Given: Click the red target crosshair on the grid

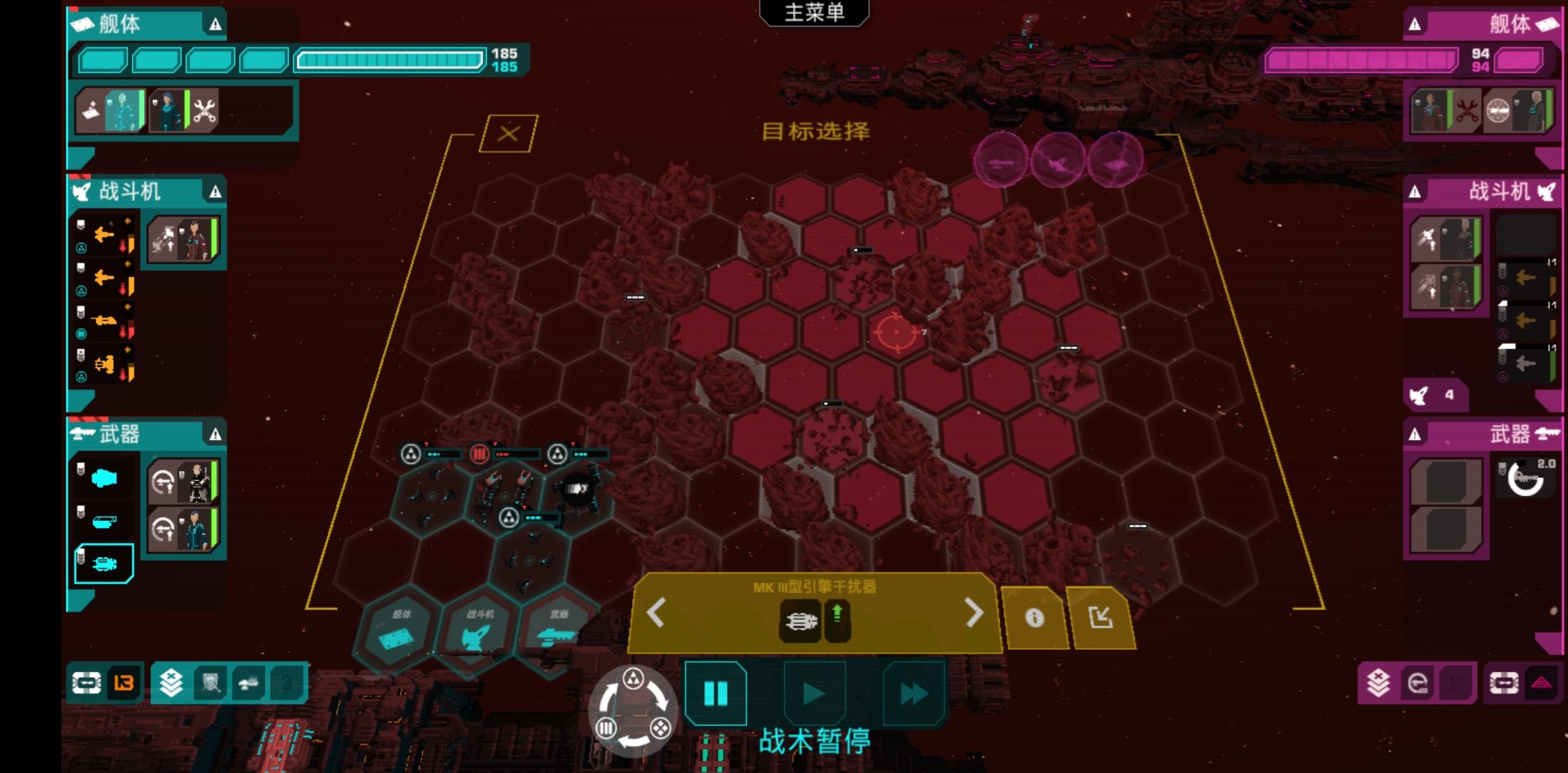Looking at the screenshot, I should [895, 332].
